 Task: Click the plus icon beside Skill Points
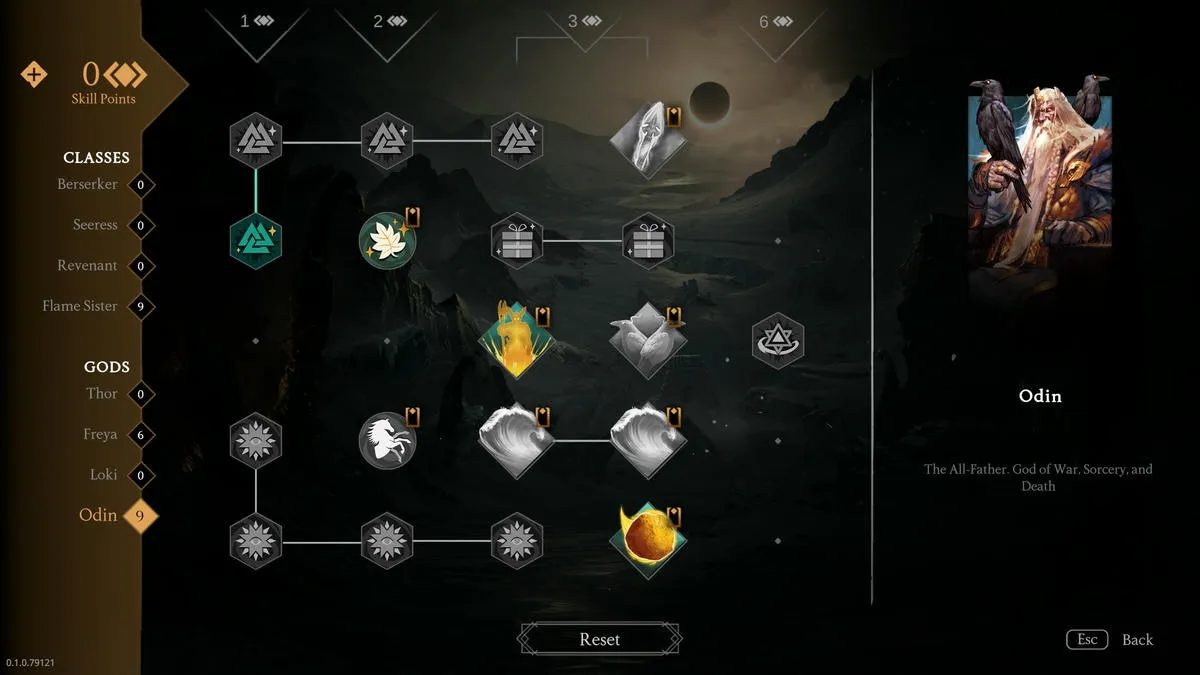click(x=34, y=75)
